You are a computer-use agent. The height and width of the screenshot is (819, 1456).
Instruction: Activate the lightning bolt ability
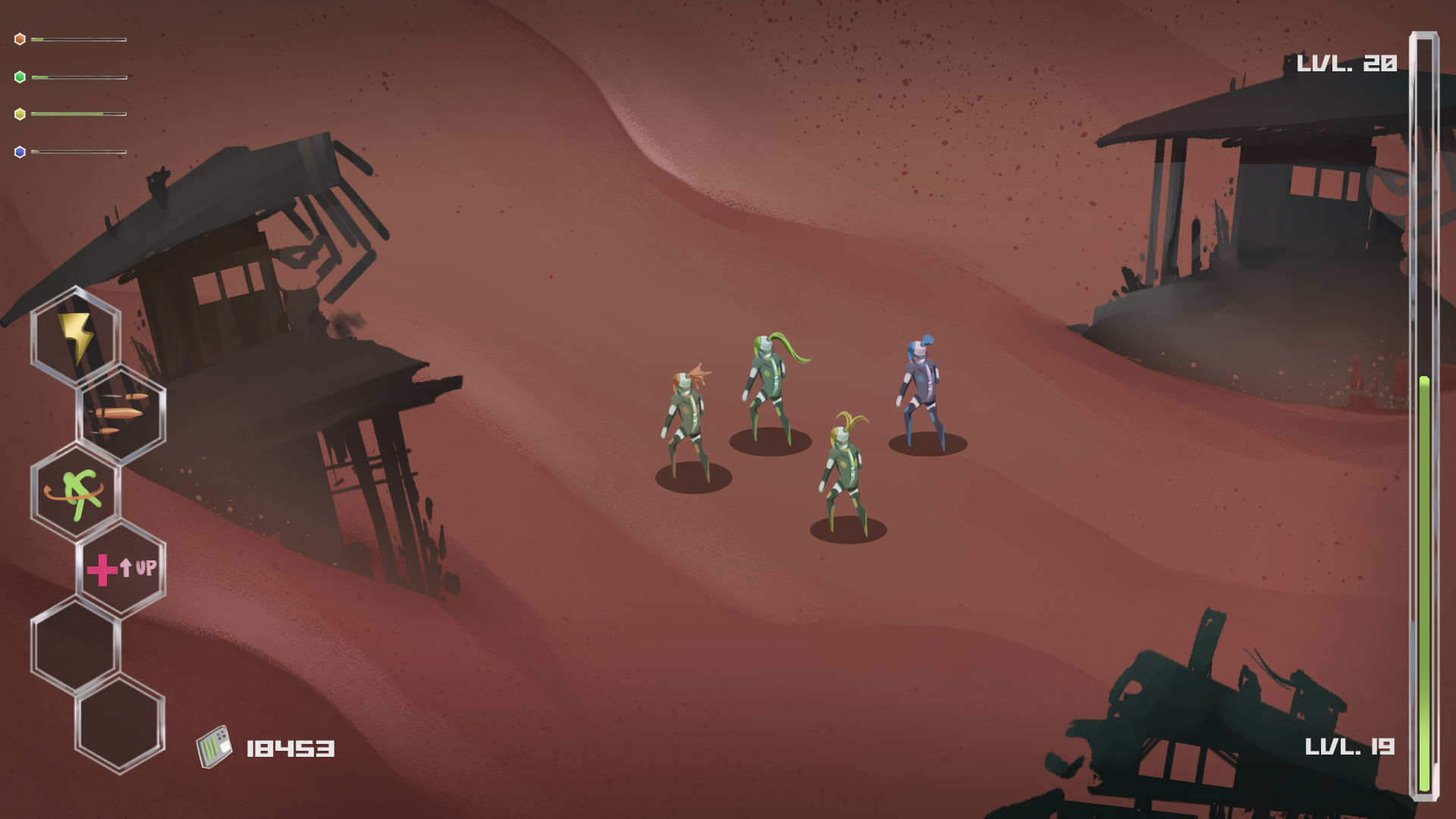tap(76, 337)
